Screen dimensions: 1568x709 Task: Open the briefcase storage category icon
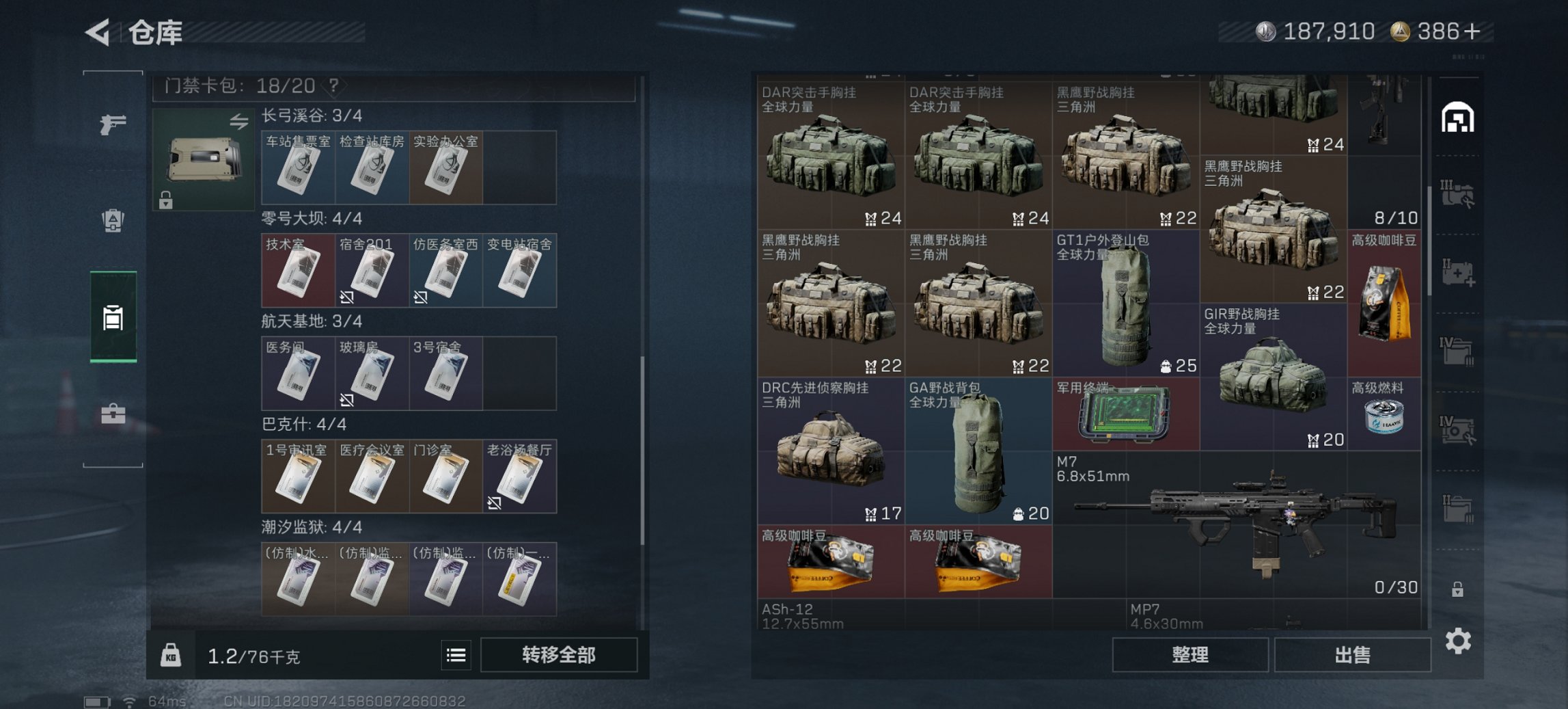click(115, 413)
